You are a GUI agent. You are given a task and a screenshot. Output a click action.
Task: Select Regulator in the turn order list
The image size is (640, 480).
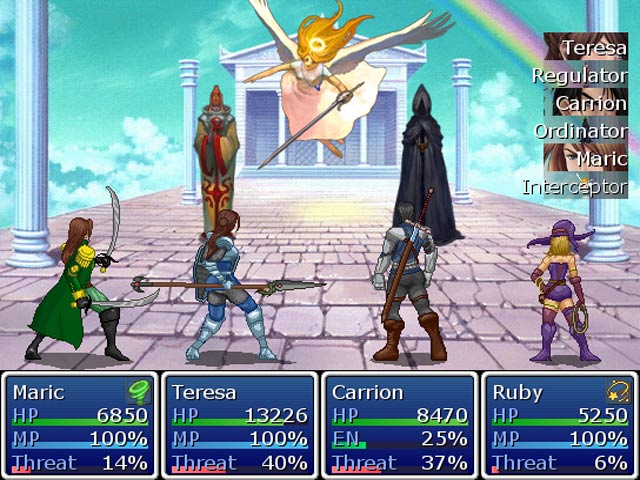(x=580, y=75)
